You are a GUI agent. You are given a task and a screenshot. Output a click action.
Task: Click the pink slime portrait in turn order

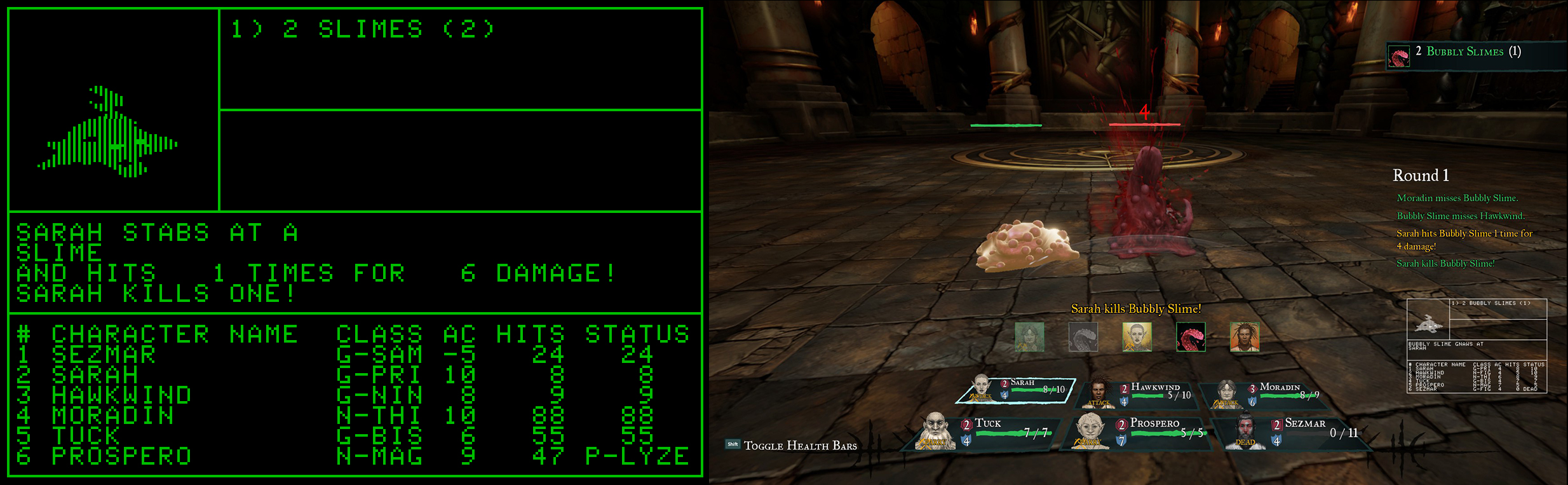(x=1191, y=337)
